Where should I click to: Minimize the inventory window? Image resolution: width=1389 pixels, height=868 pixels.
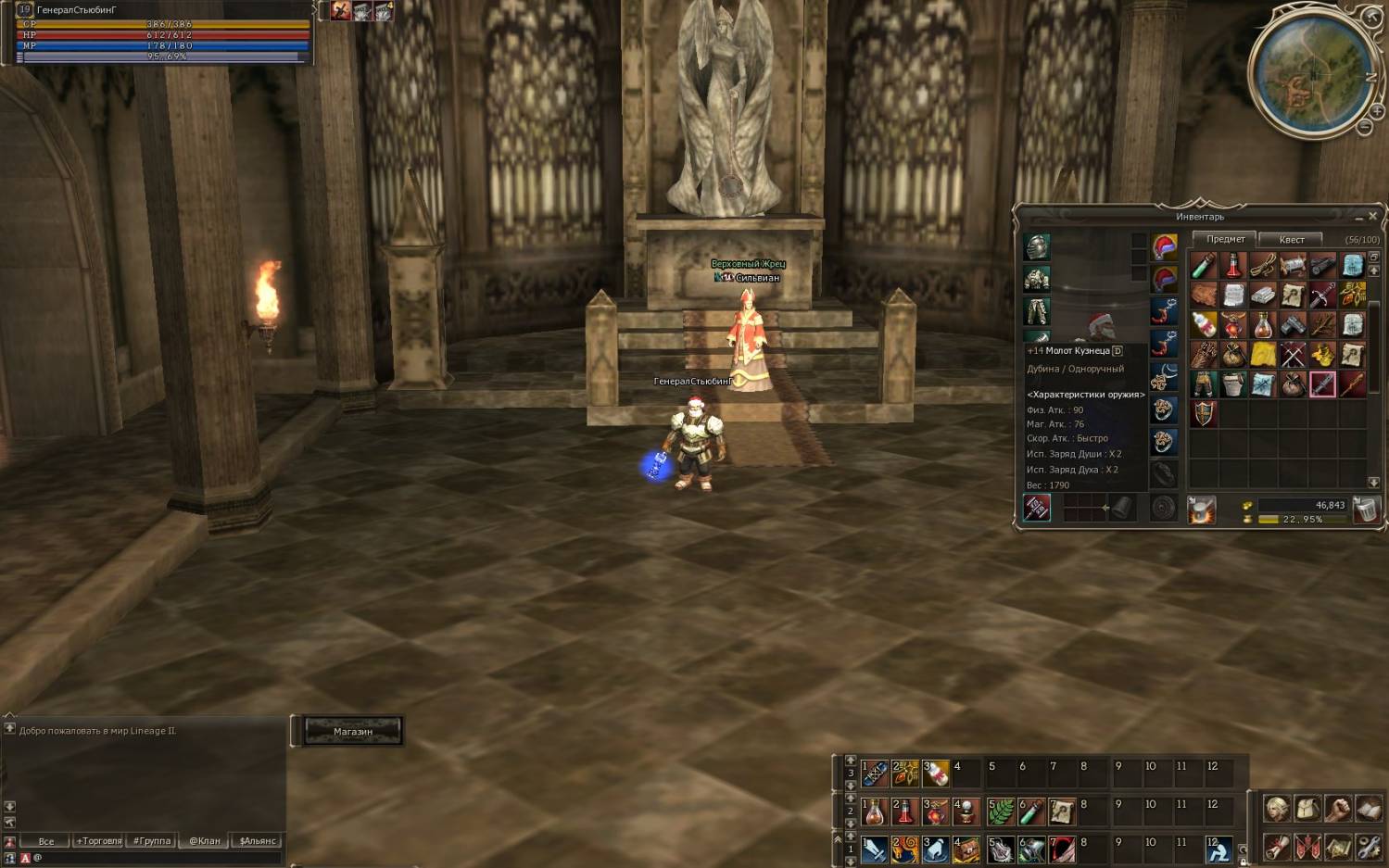(x=1358, y=217)
